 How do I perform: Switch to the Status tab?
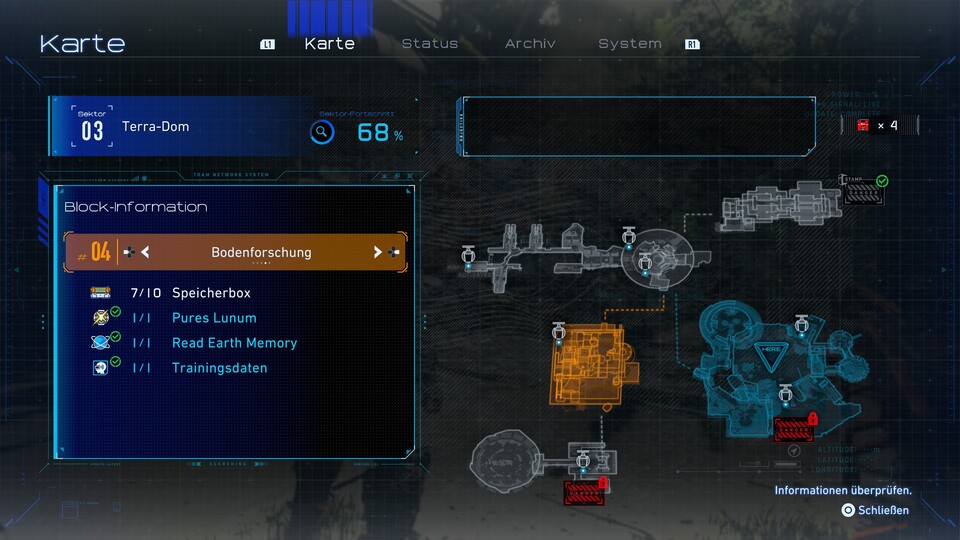pyautogui.click(x=430, y=44)
